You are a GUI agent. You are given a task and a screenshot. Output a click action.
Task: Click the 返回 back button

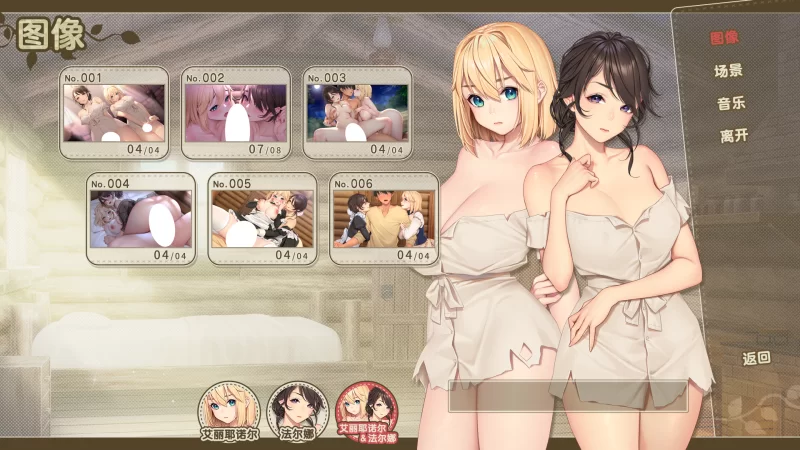tap(756, 357)
